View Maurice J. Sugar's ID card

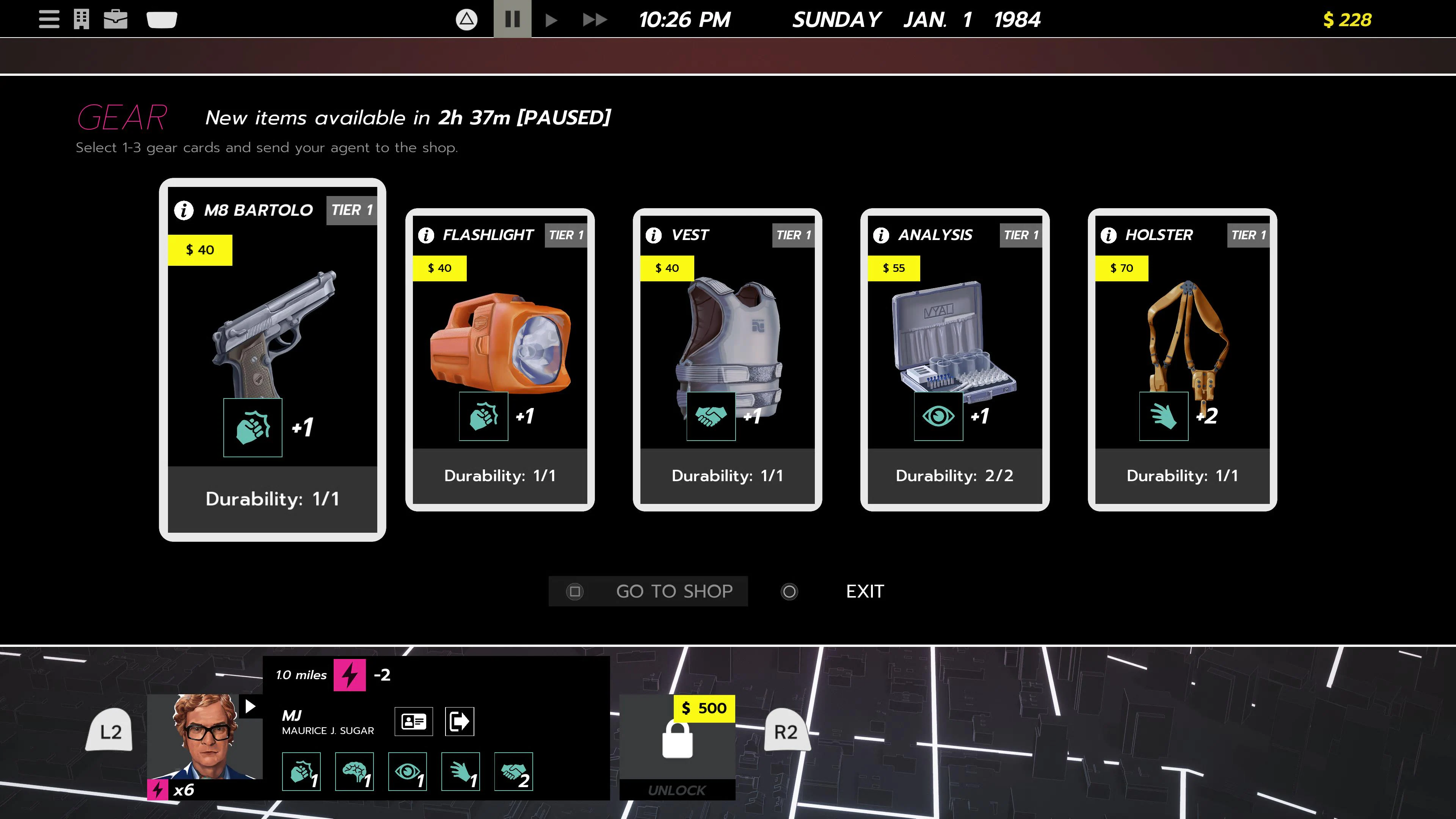pos(414,721)
